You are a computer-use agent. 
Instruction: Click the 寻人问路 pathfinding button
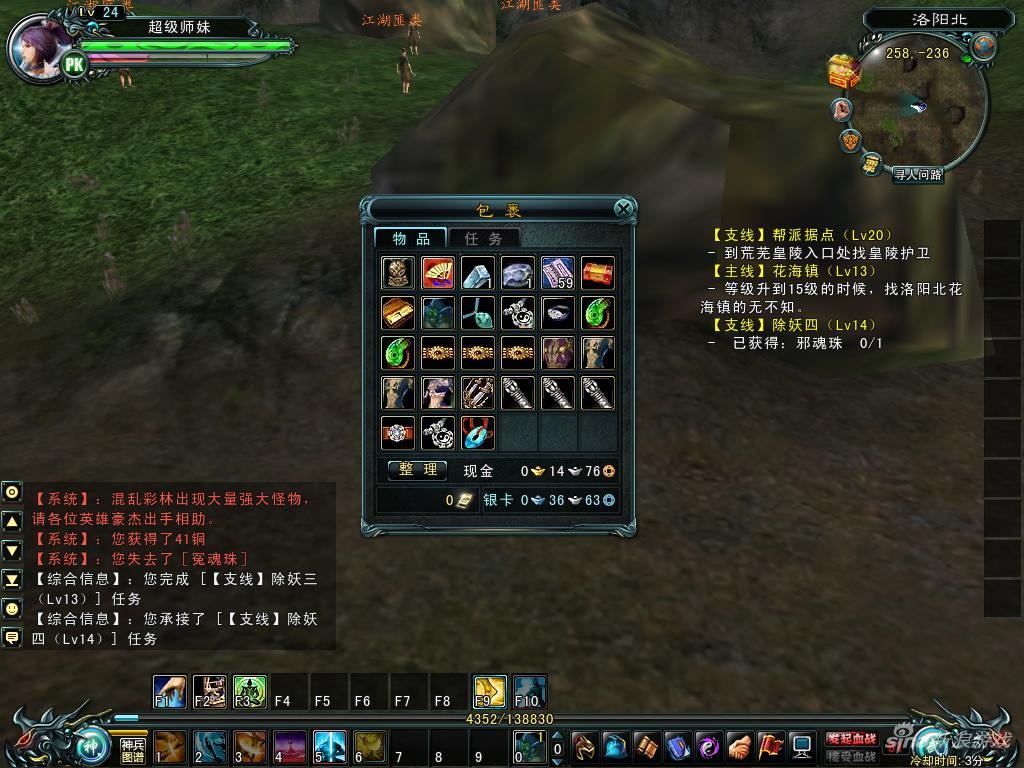coord(918,174)
